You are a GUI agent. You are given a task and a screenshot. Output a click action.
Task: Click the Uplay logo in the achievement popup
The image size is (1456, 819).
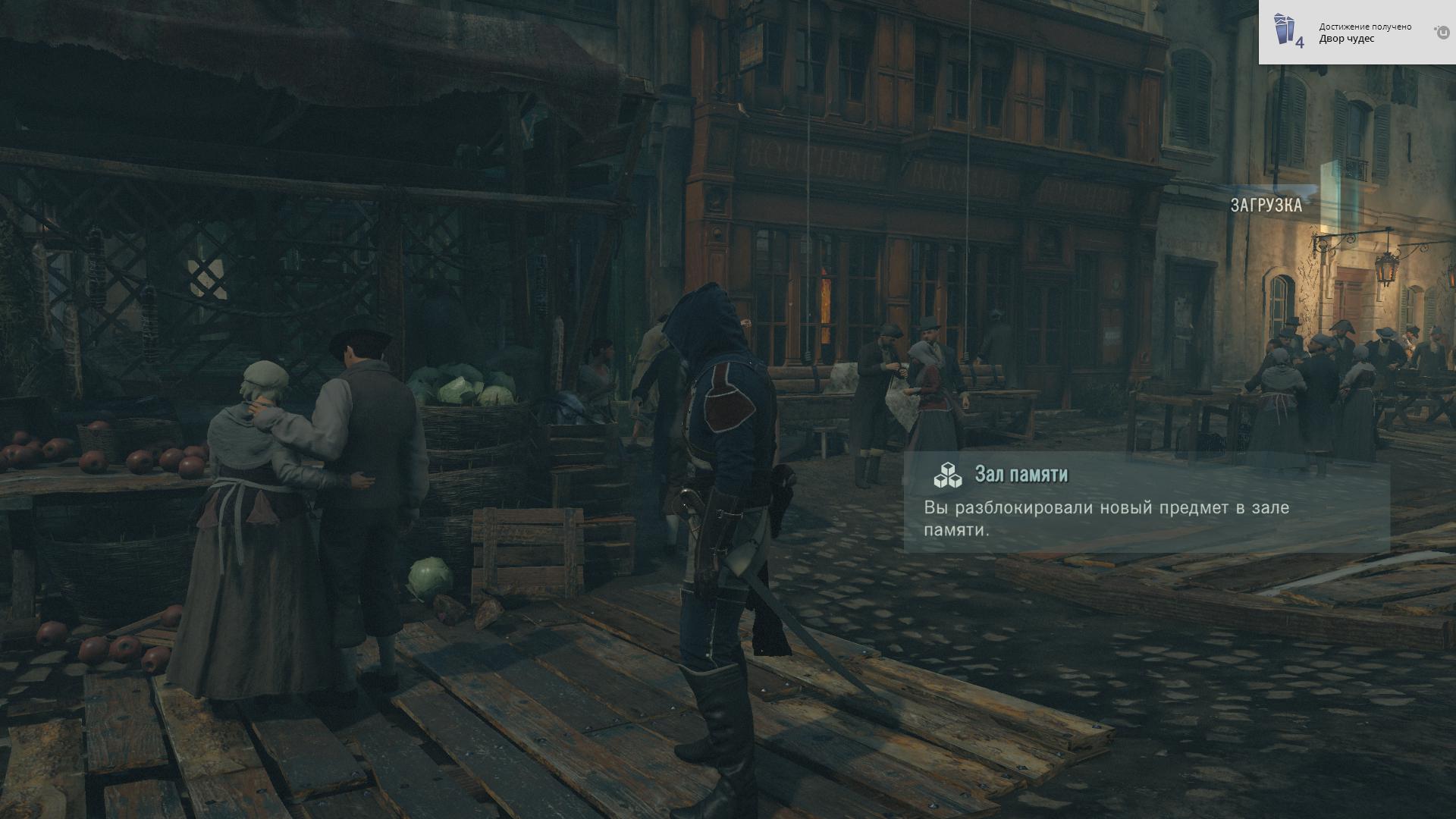click(1442, 32)
